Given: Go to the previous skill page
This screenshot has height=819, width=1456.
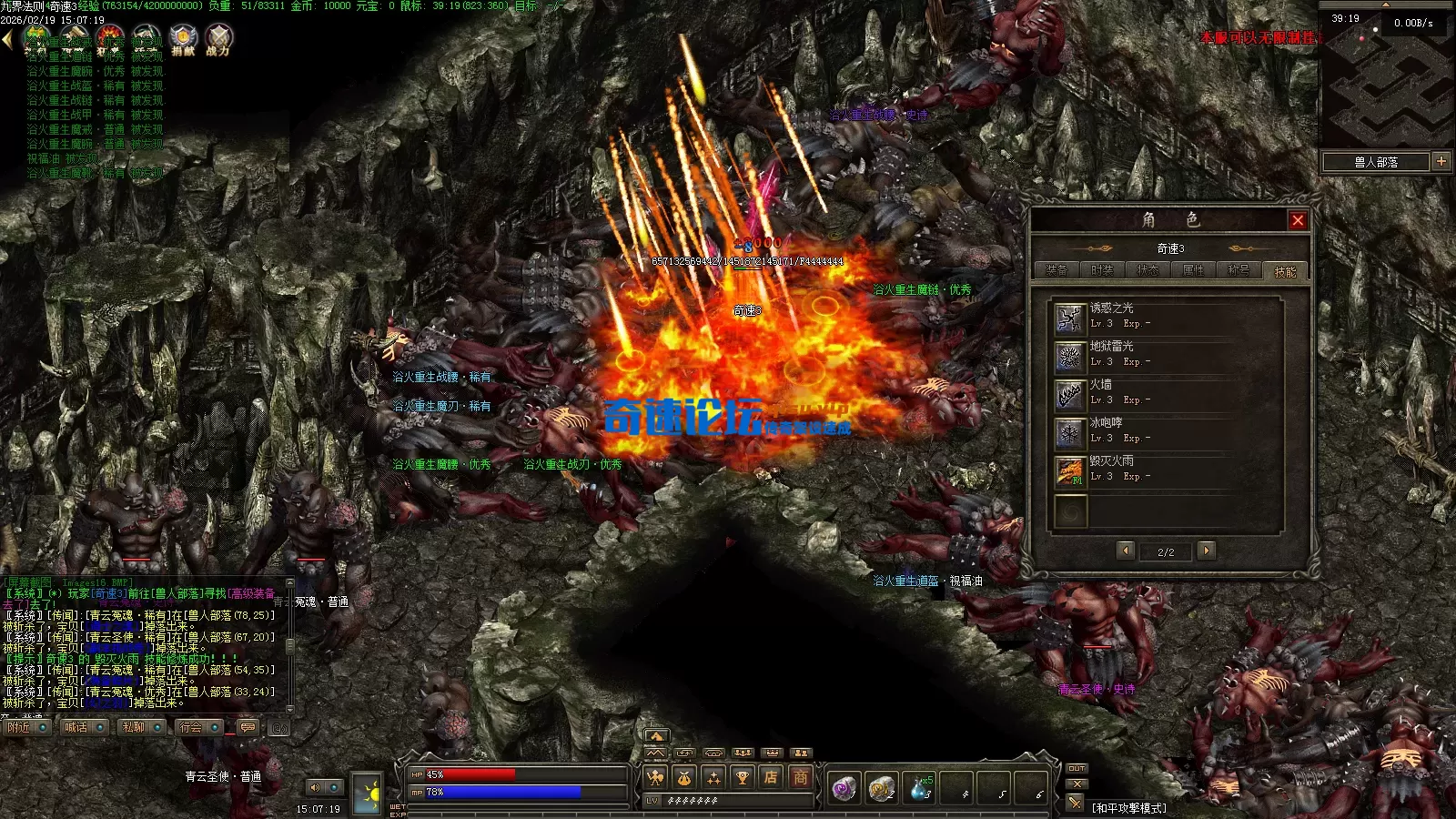Looking at the screenshot, I should coord(1126,551).
